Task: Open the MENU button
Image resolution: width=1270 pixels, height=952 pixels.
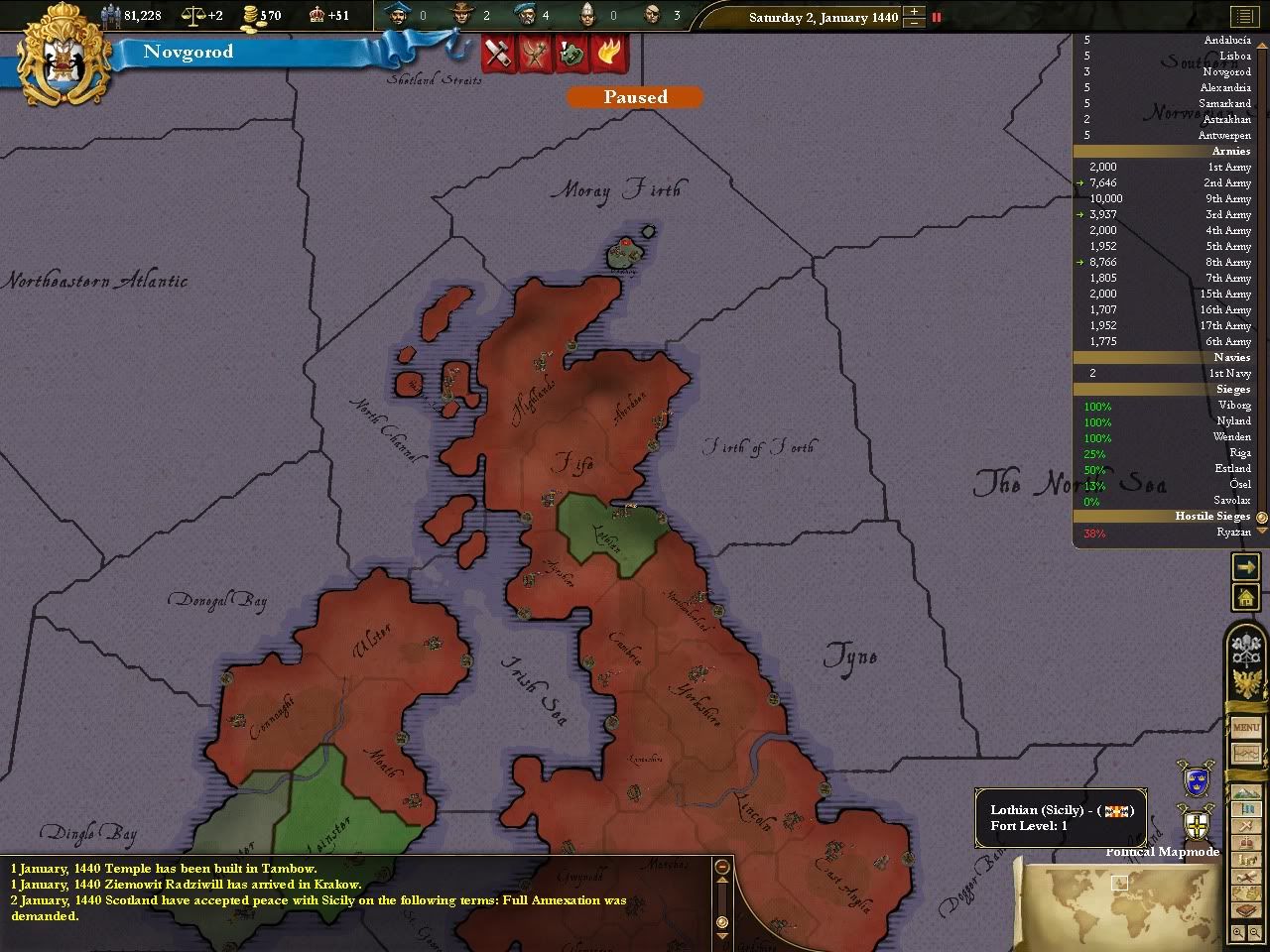Action: (1246, 727)
